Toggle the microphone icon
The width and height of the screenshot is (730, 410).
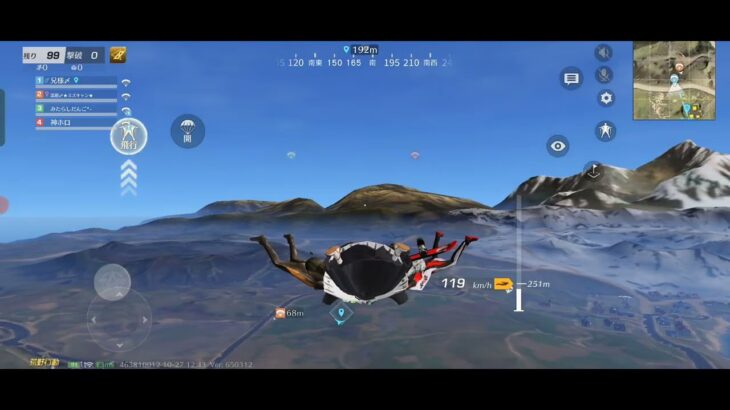[604, 75]
